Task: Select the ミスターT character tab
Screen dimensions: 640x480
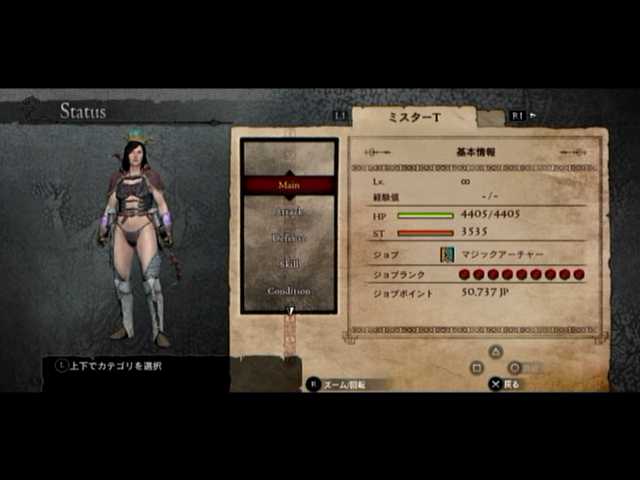Action: tap(413, 117)
